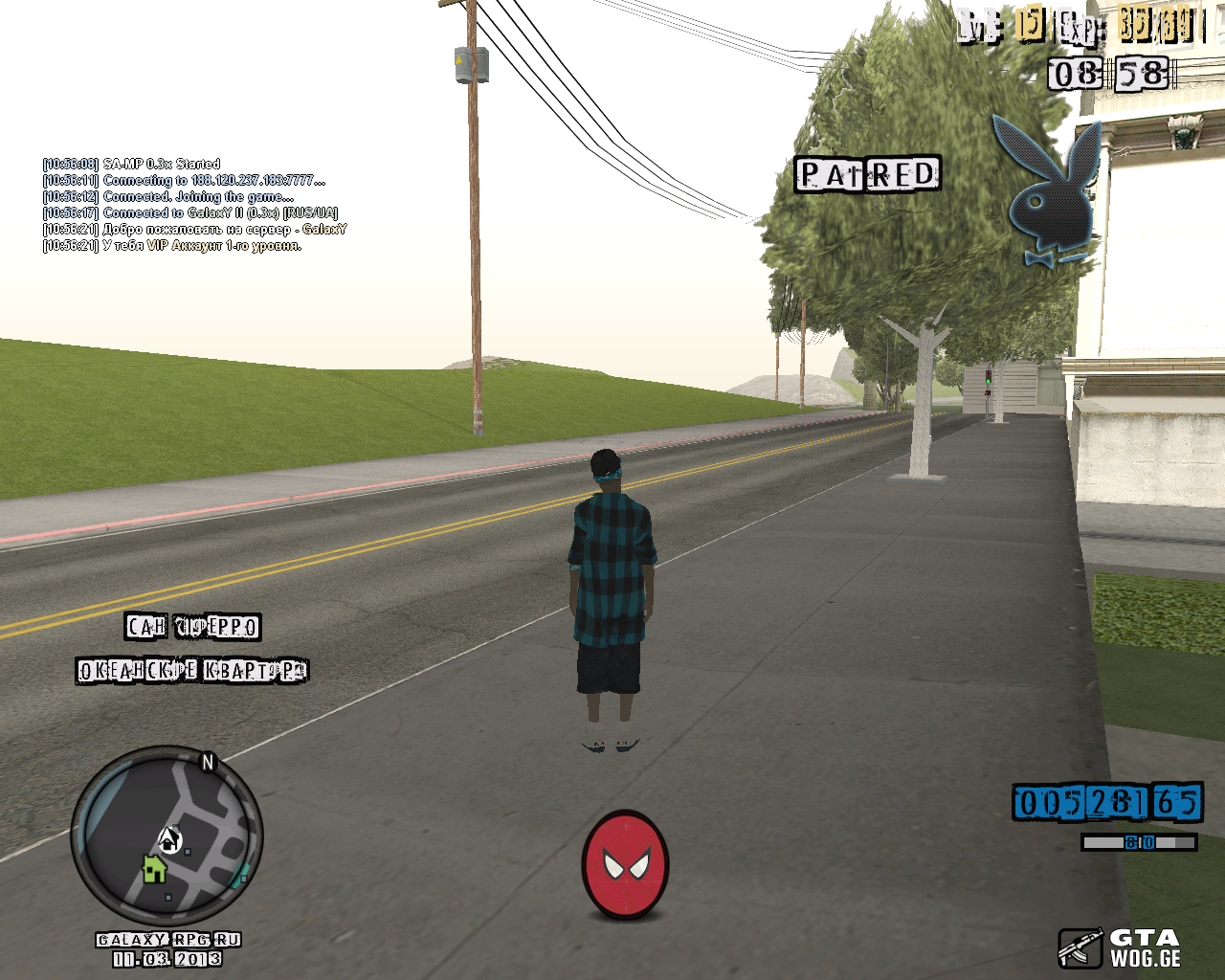This screenshot has height=980, width=1225.
Task: Select the green house marker on the minimap
Action: [x=154, y=869]
